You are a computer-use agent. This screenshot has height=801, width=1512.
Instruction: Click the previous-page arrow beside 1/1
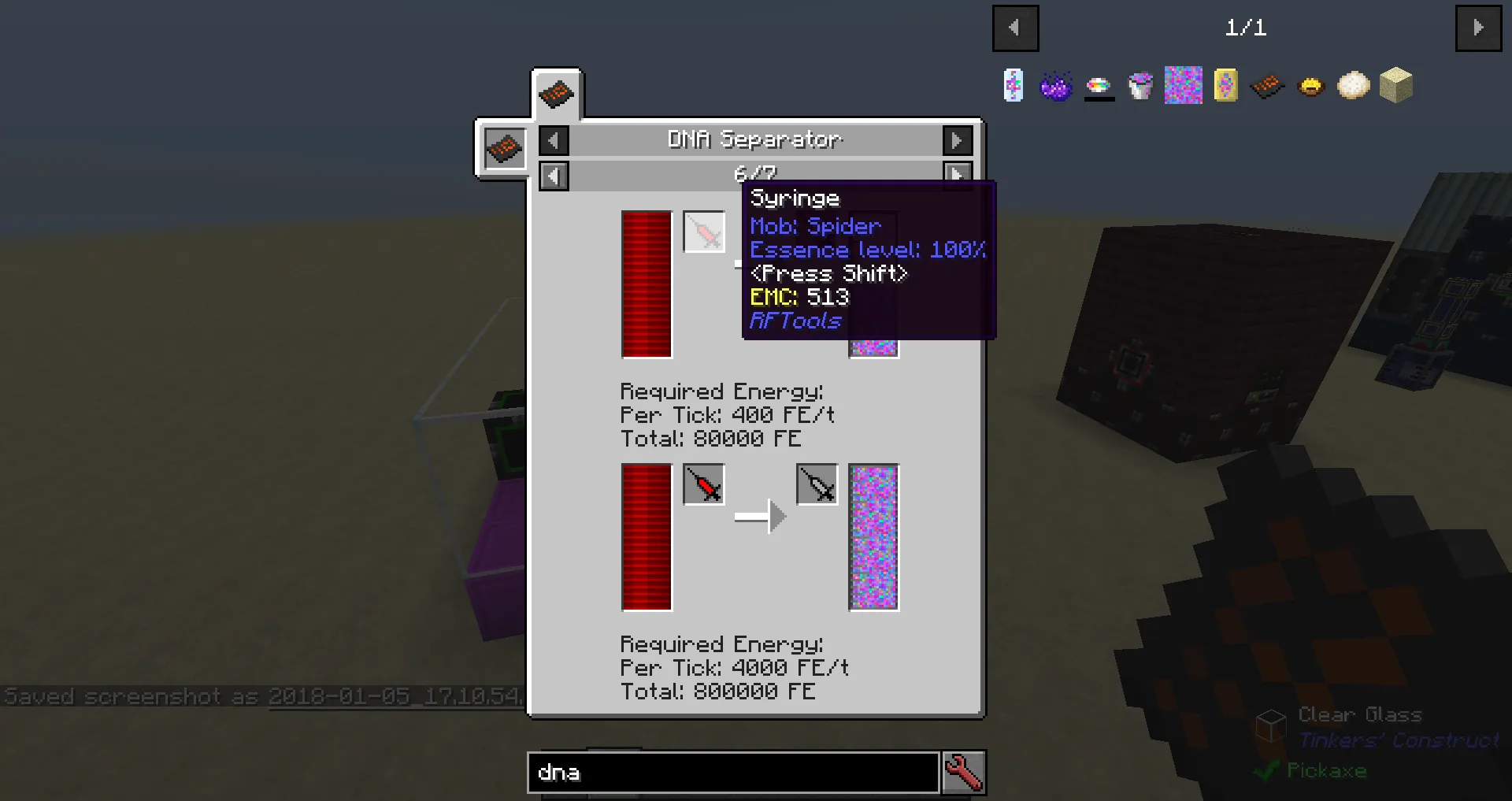click(x=1015, y=28)
